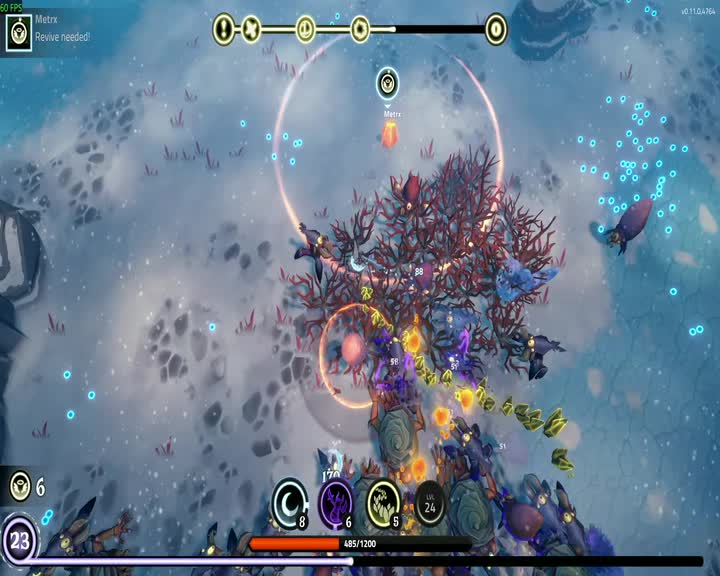Activate the crescent moon ability
The height and width of the screenshot is (576, 720).
pyautogui.click(x=289, y=501)
